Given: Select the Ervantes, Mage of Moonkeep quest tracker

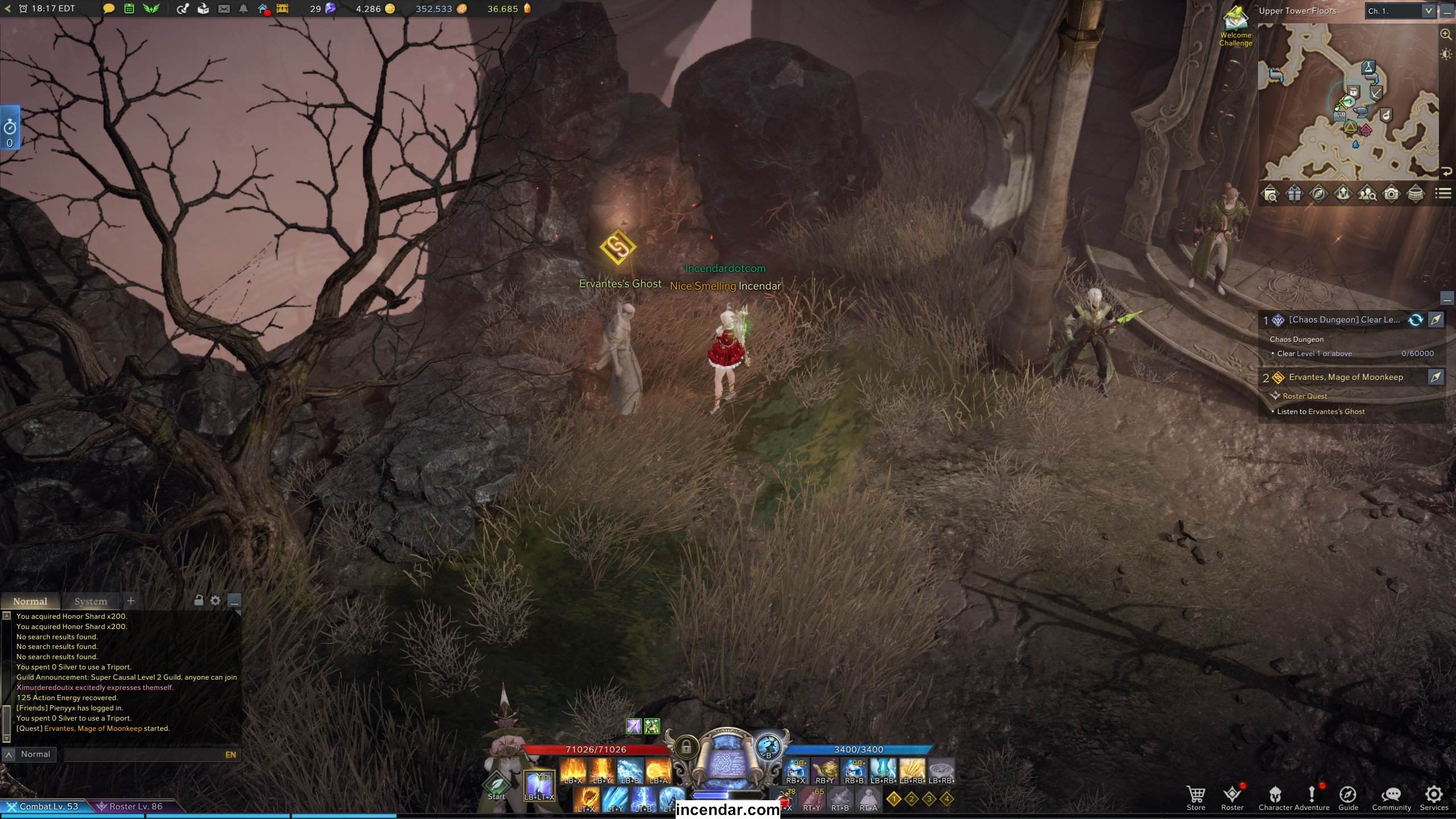Looking at the screenshot, I should tap(1346, 377).
